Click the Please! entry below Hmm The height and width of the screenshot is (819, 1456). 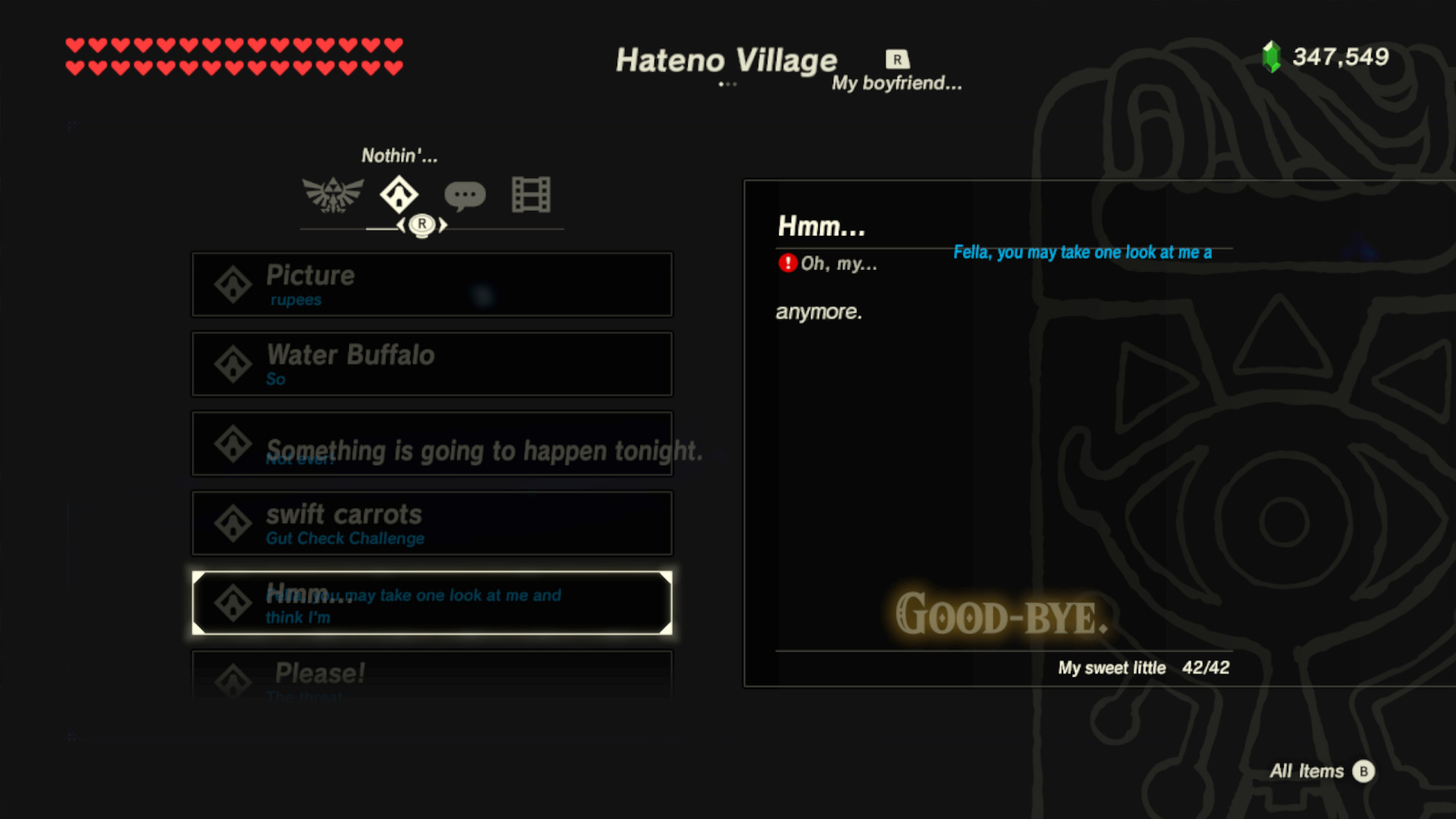431,673
